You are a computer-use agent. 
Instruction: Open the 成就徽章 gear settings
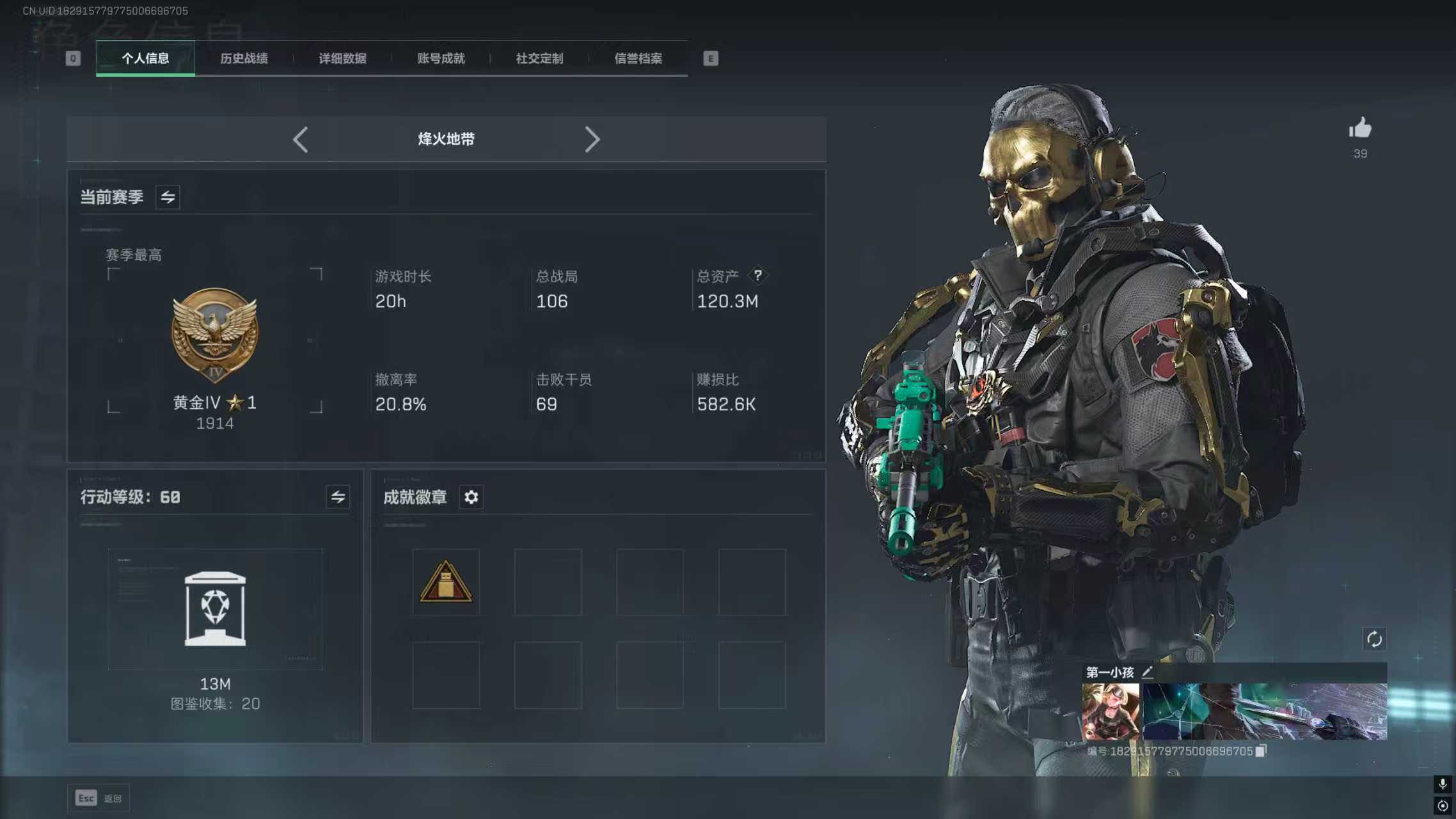coord(471,497)
